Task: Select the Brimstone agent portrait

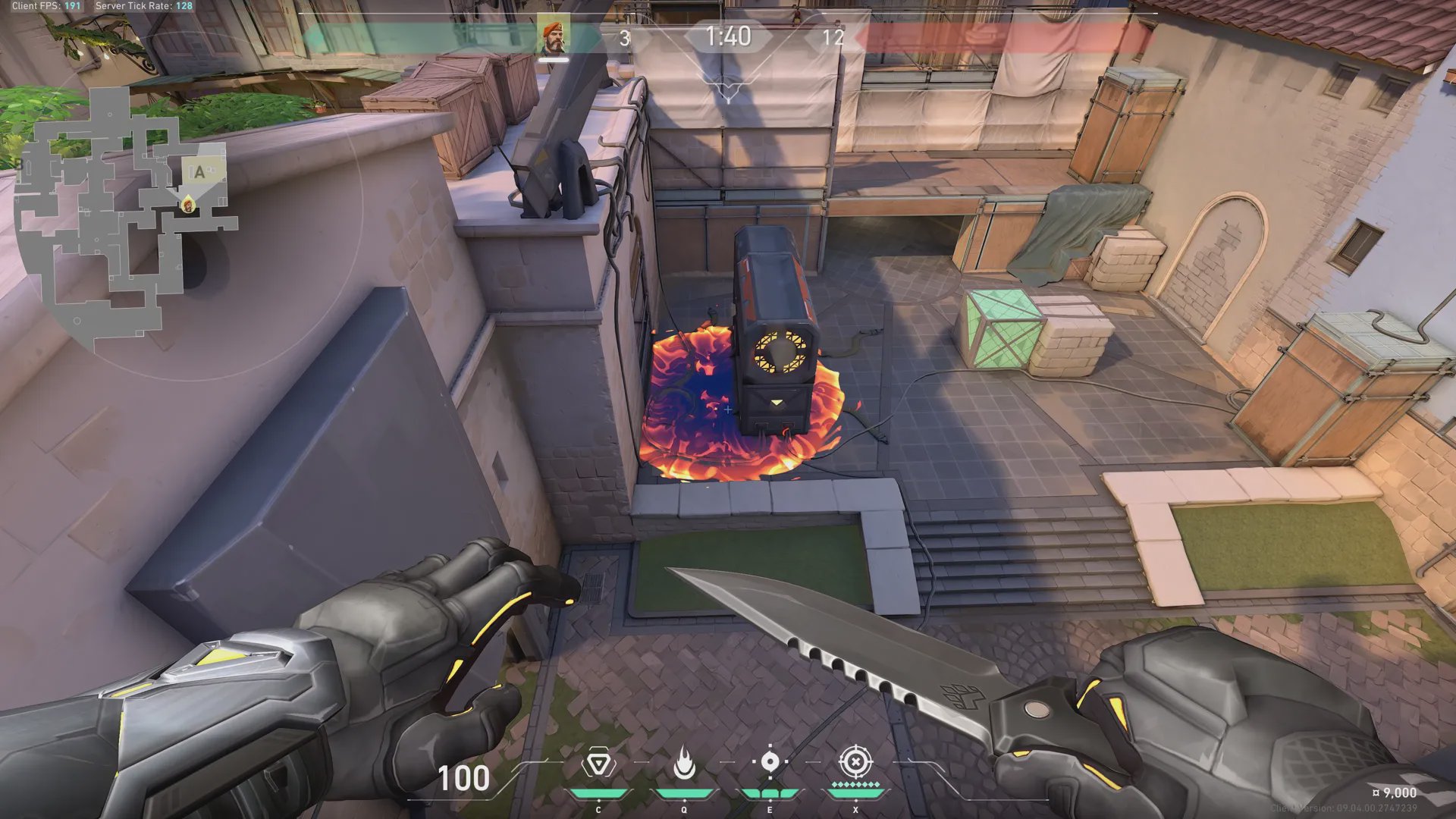Action: 554,37
